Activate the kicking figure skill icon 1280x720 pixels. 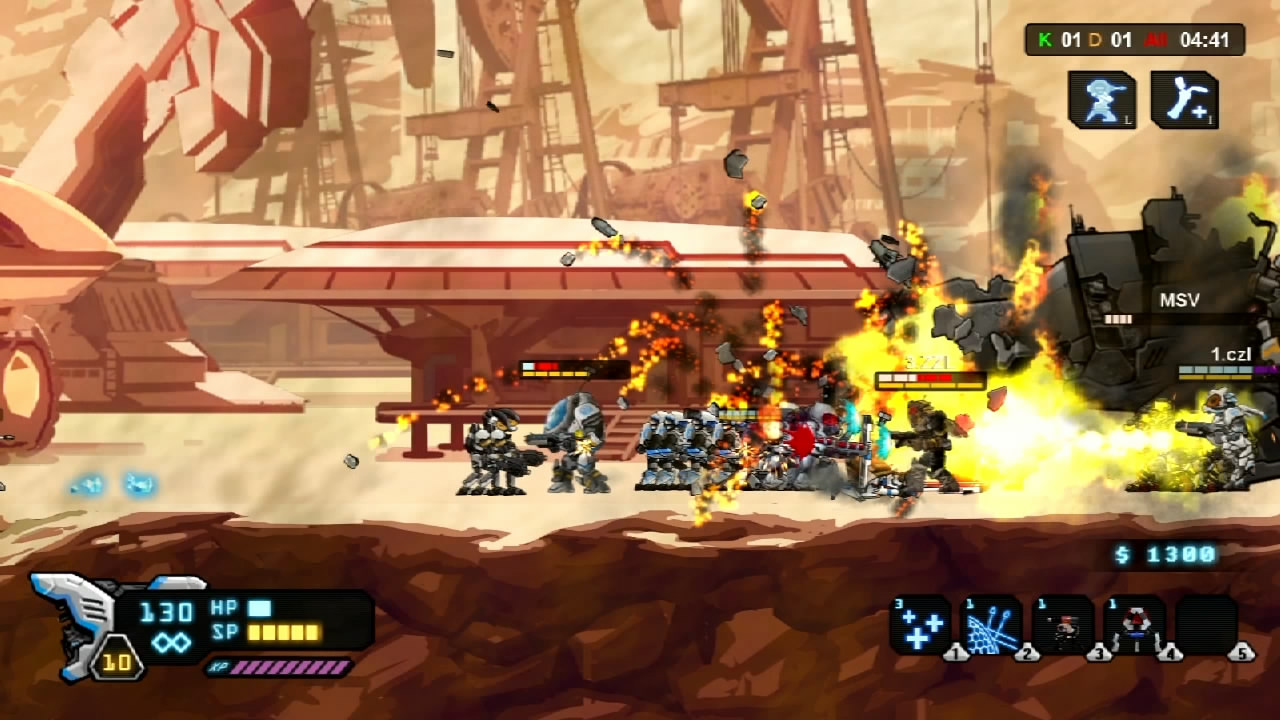click(x=1184, y=100)
